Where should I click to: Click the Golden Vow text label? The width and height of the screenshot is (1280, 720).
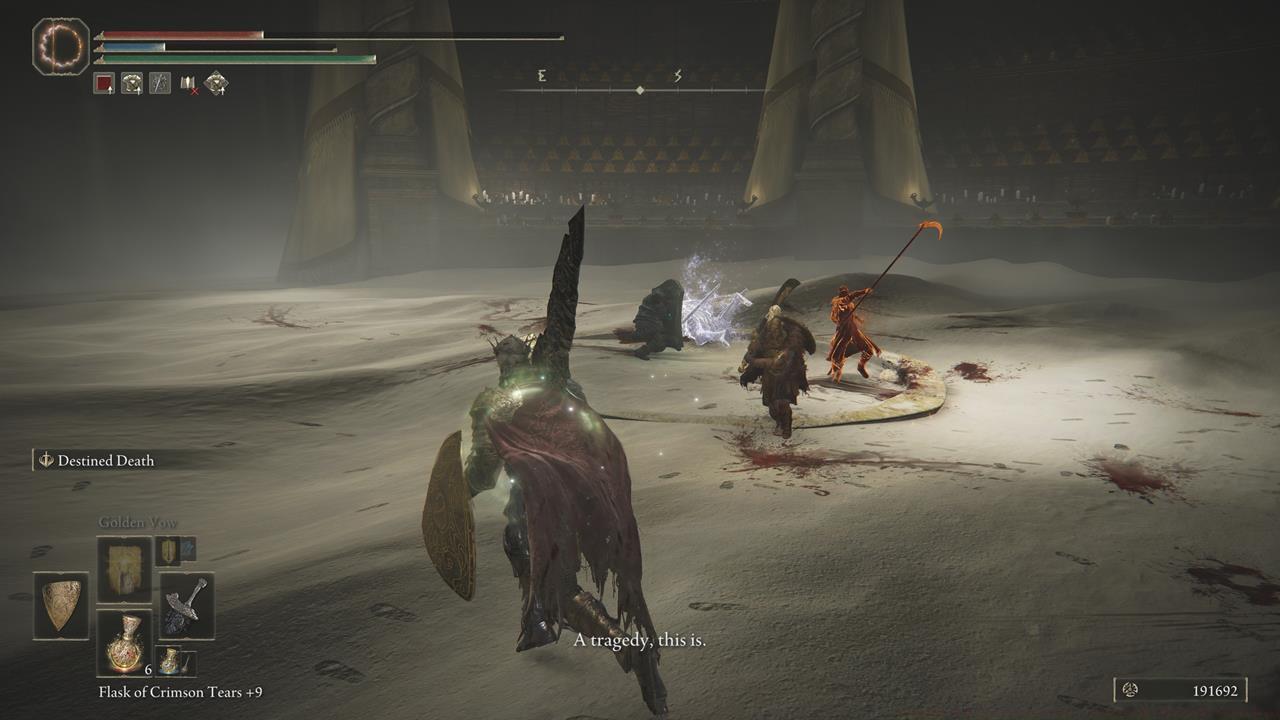click(137, 521)
